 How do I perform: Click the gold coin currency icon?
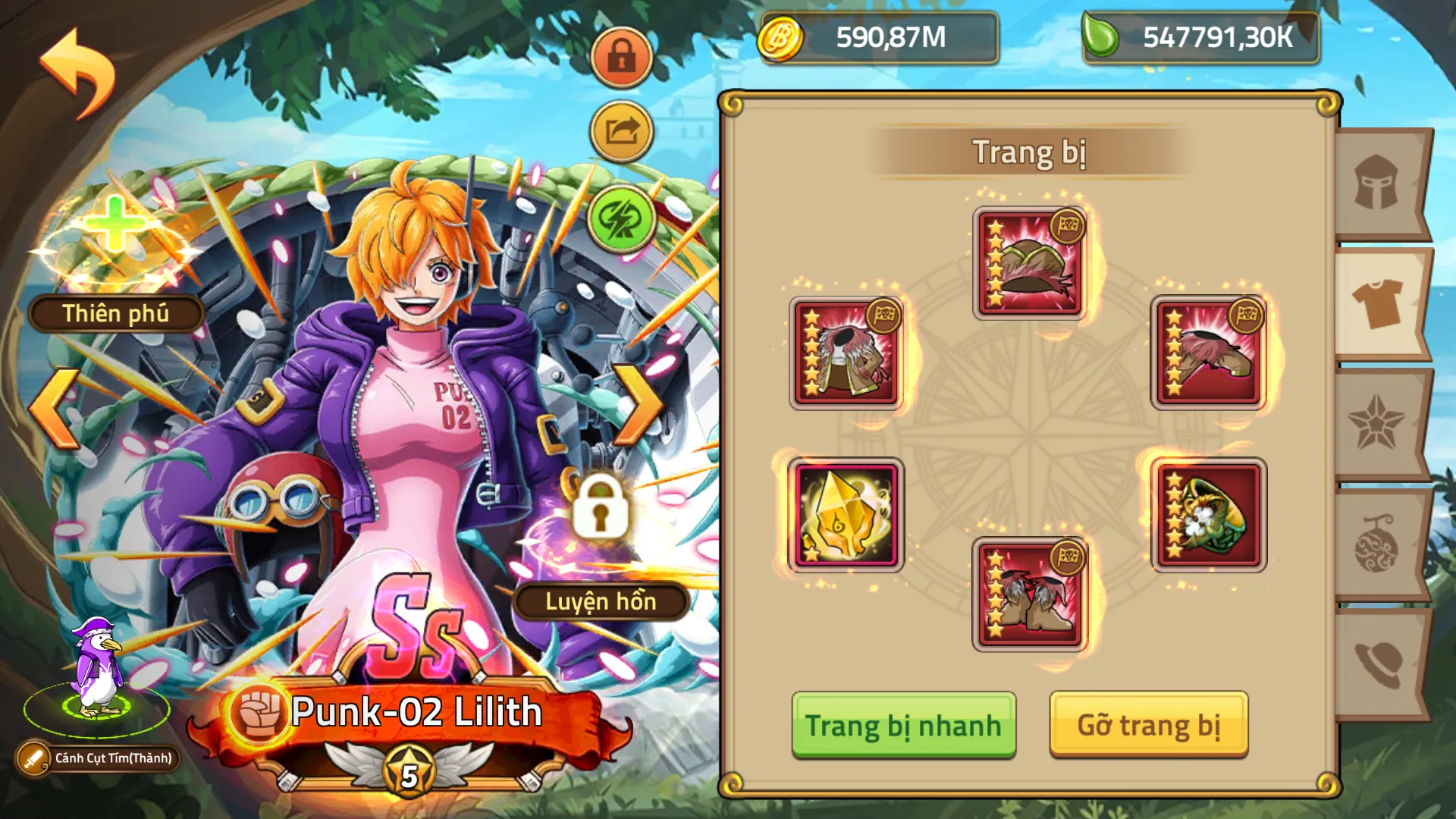[x=781, y=39]
